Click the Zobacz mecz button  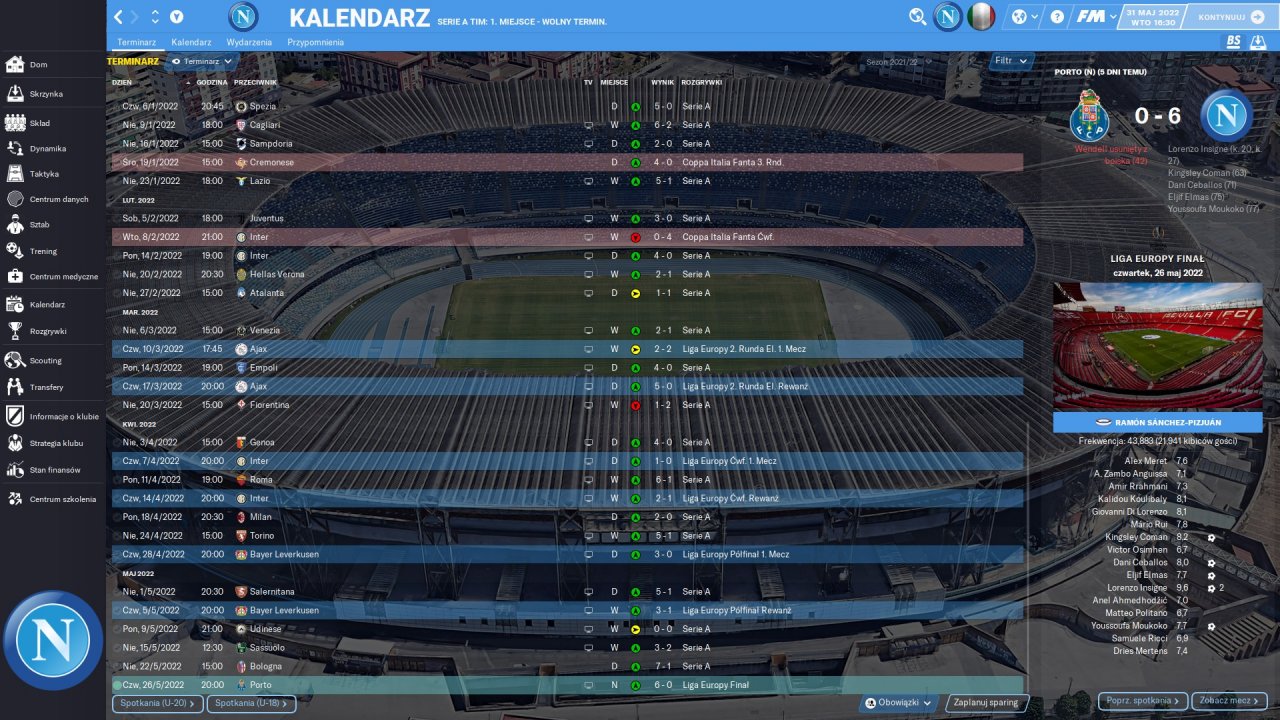tap(1229, 701)
